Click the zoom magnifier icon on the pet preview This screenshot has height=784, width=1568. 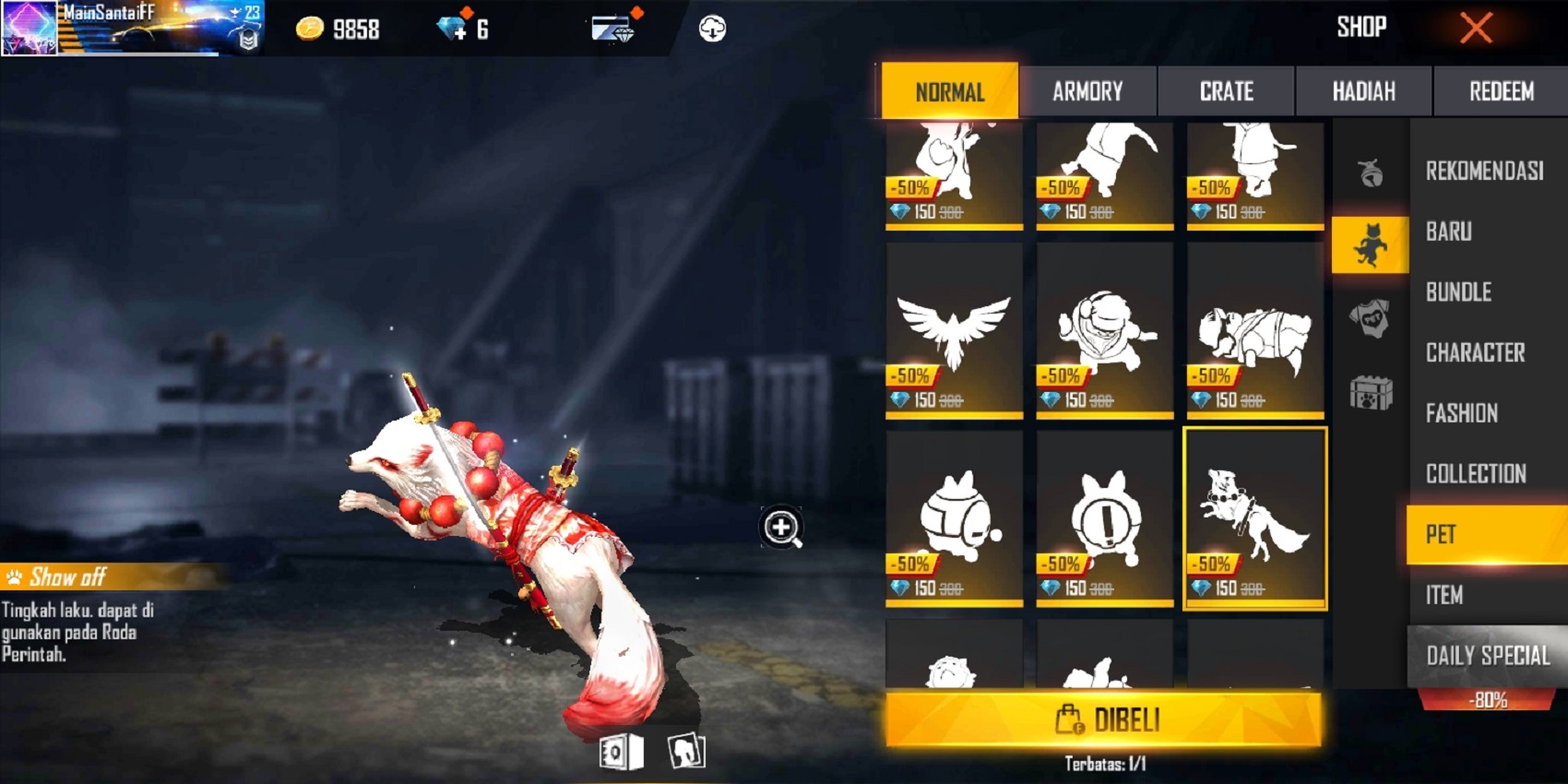(779, 528)
